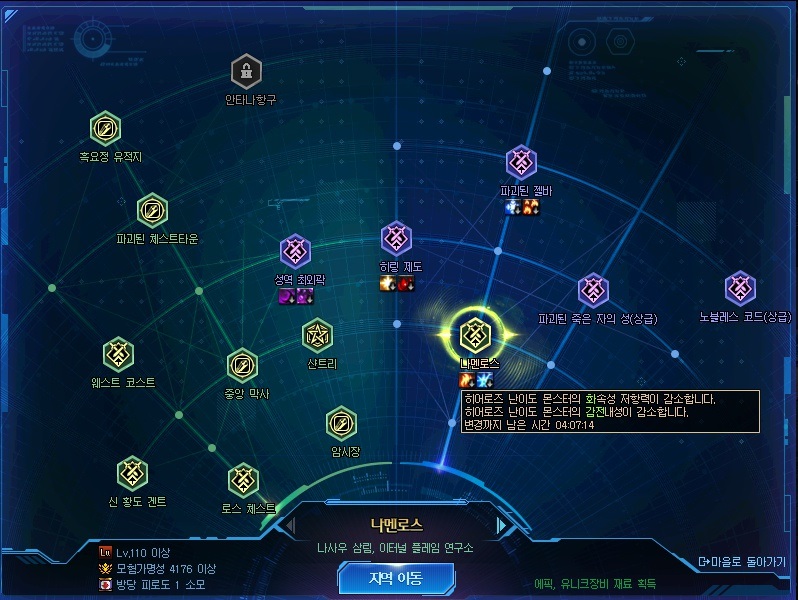Click the right arrow beside 나멘로스 title
The image size is (798, 600).
point(501,525)
